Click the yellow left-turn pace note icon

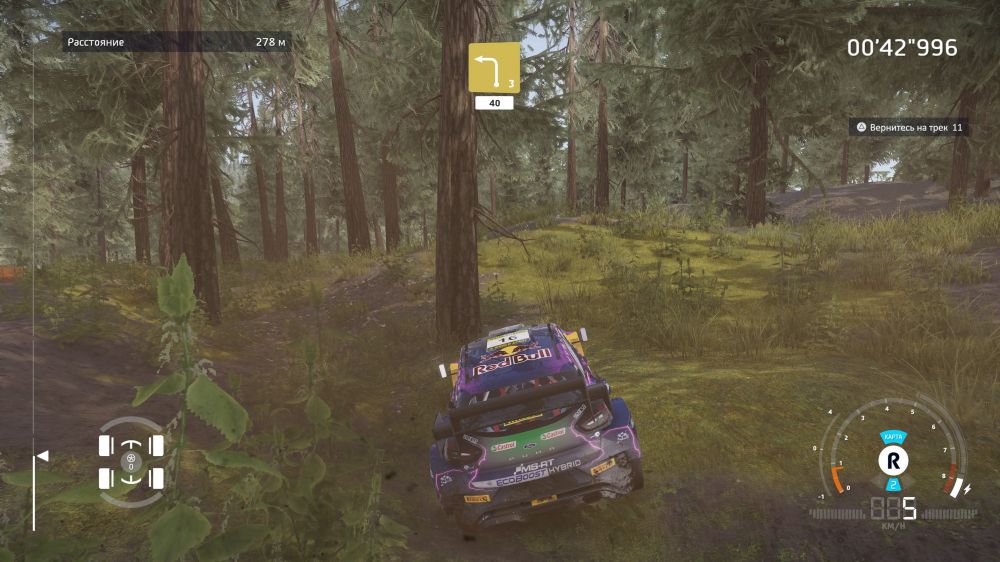pyautogui.click(x=494, y=67)
